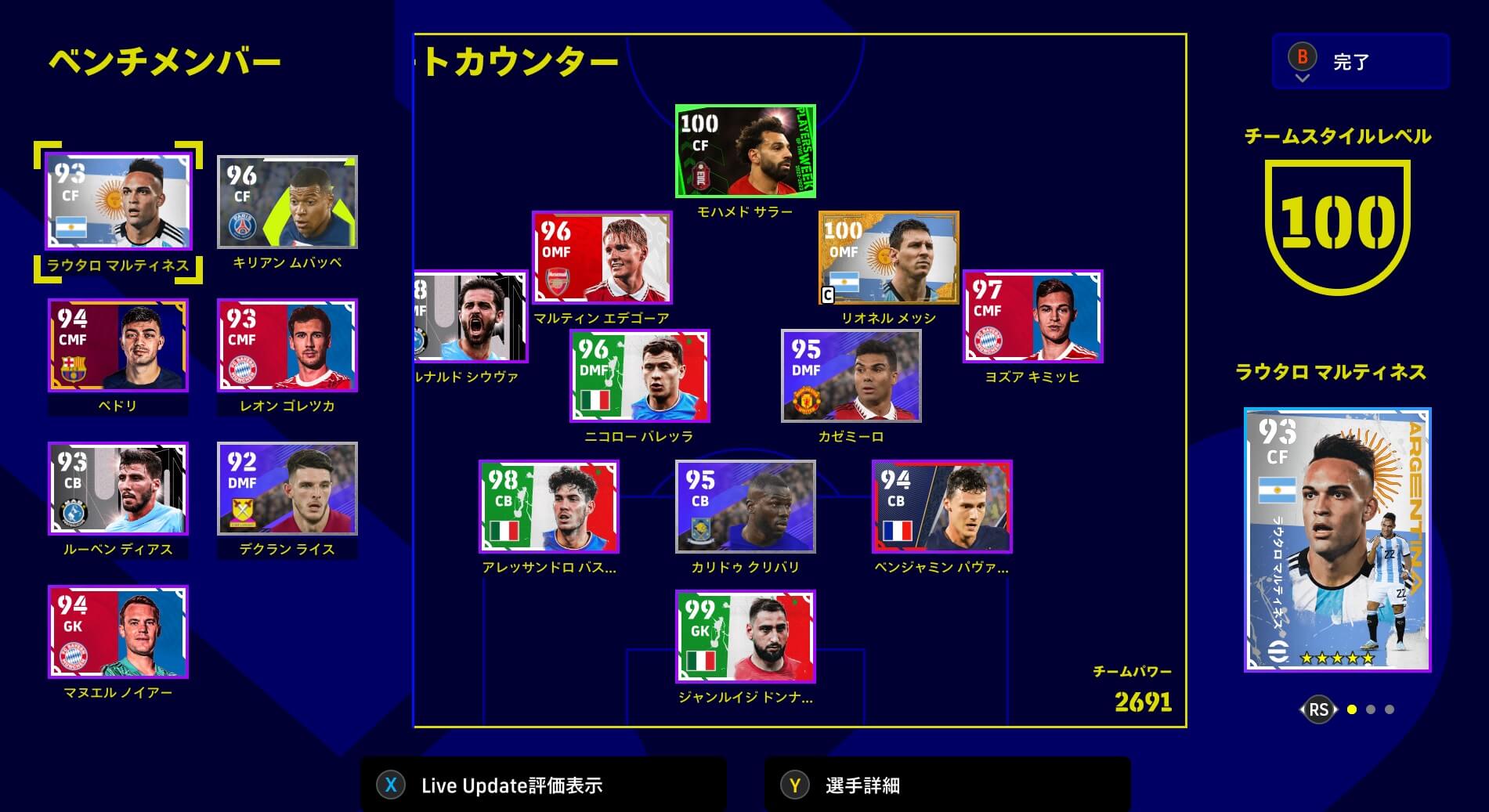Select the Declan Rice bench card
Image resolution: width=1489 pixels, height=812 pixels.
287,489
